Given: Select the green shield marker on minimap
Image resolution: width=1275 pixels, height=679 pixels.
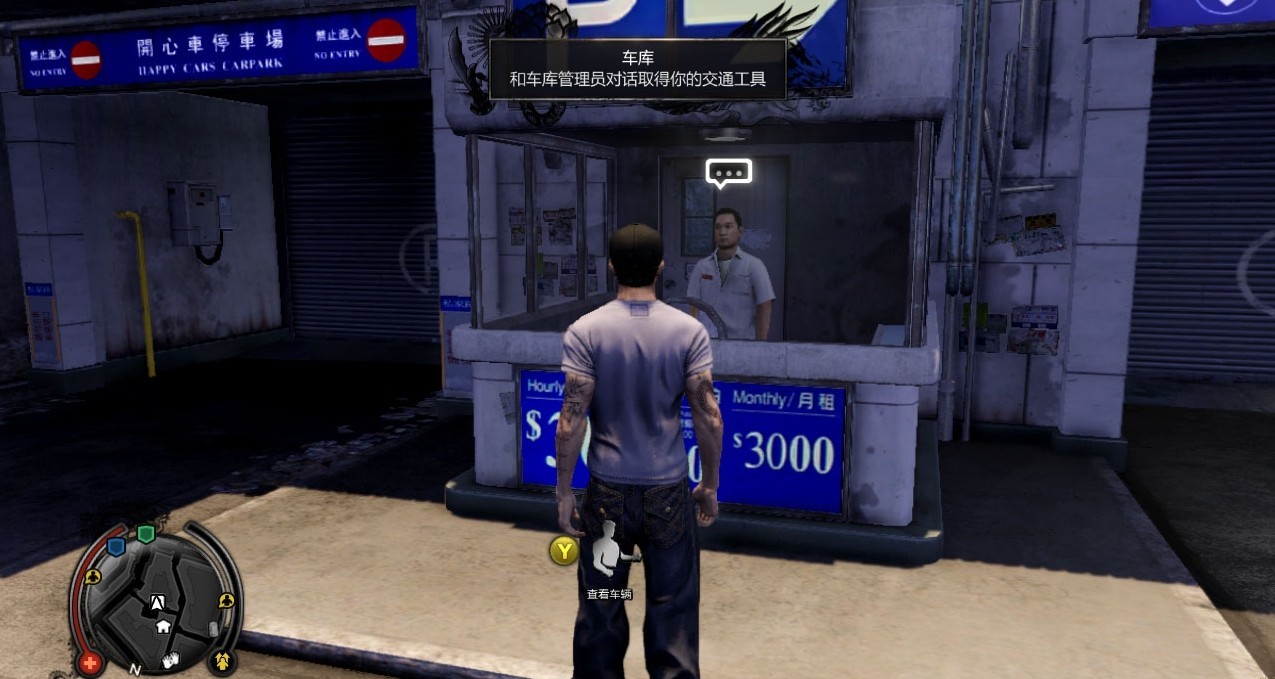Looking at the screenshot, I should pyautogui.click(x=146, y=534).
